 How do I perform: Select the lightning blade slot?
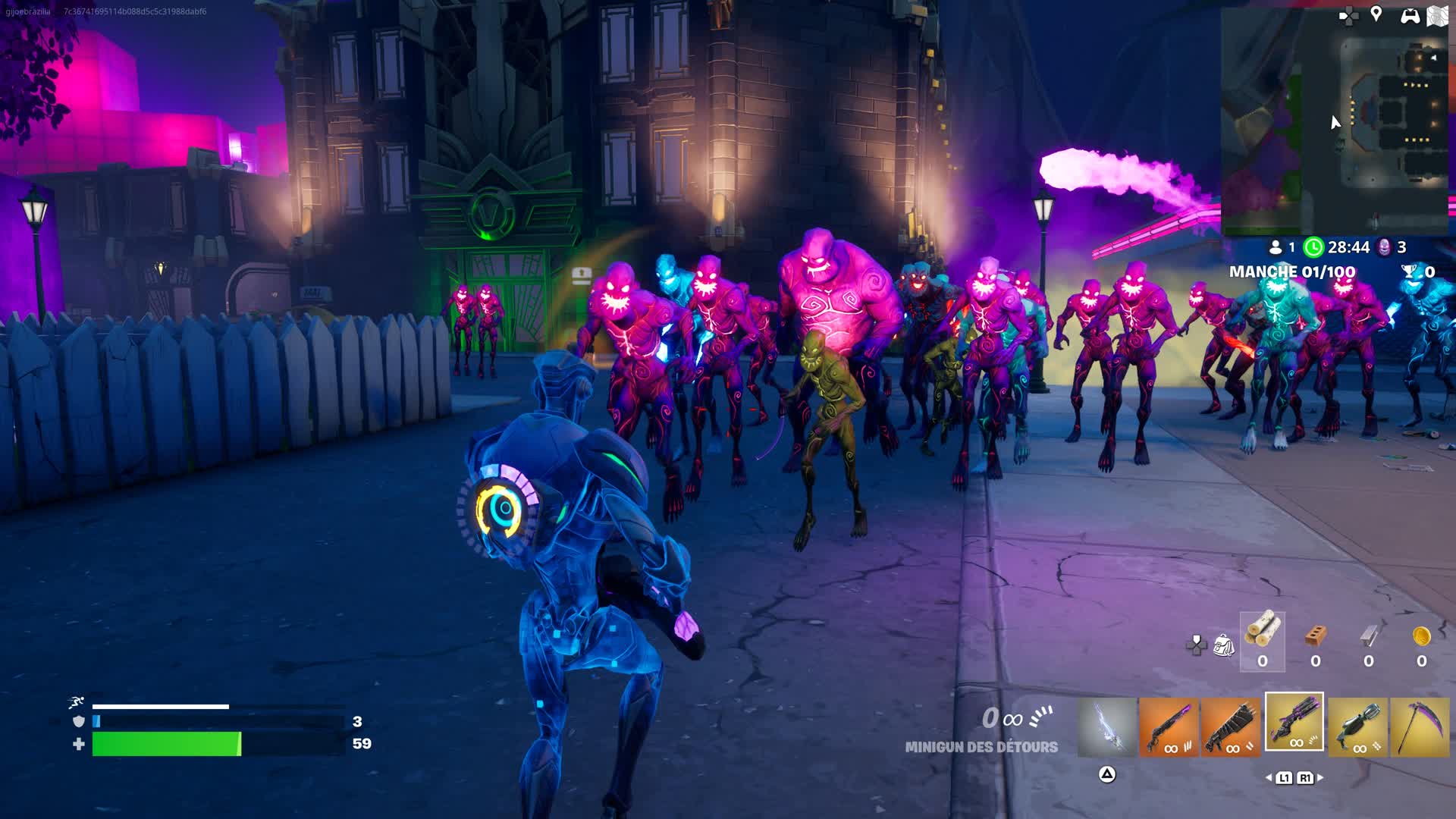[1107, 727]
